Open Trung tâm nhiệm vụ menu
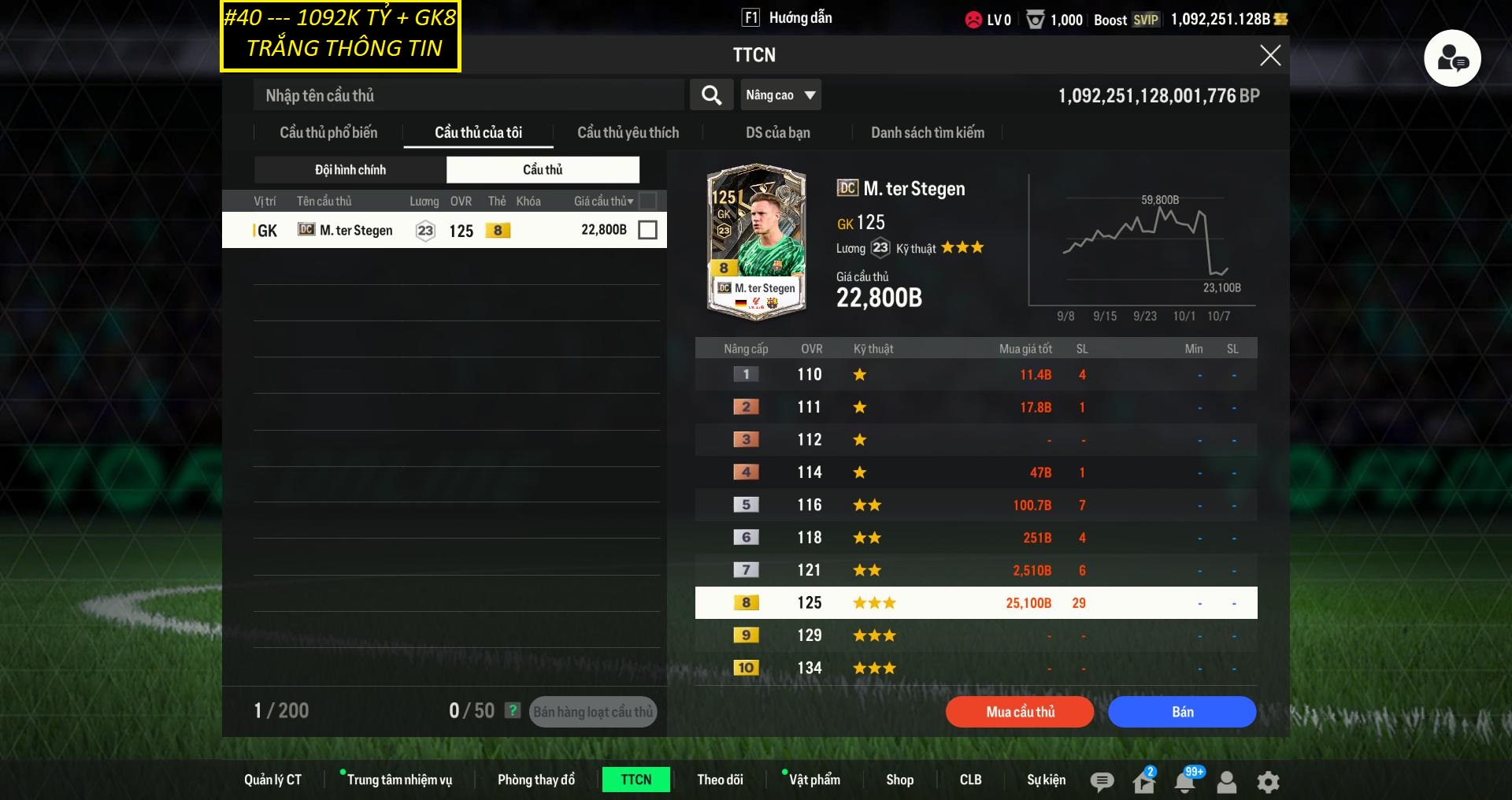The height and width of the screenshot is (800, 1512). (x=399, y=780)
